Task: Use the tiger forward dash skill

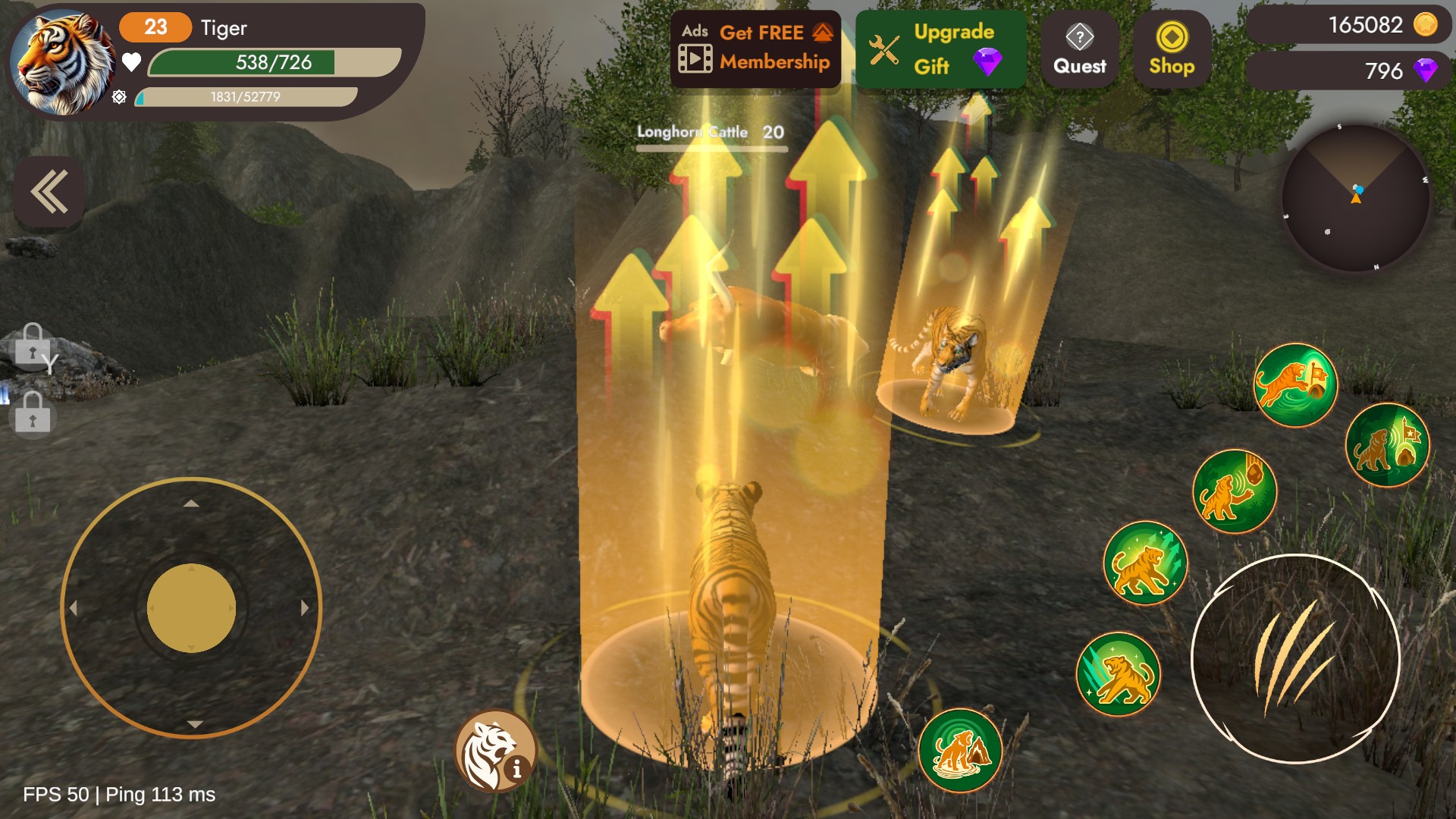Action: [1144, 563]
